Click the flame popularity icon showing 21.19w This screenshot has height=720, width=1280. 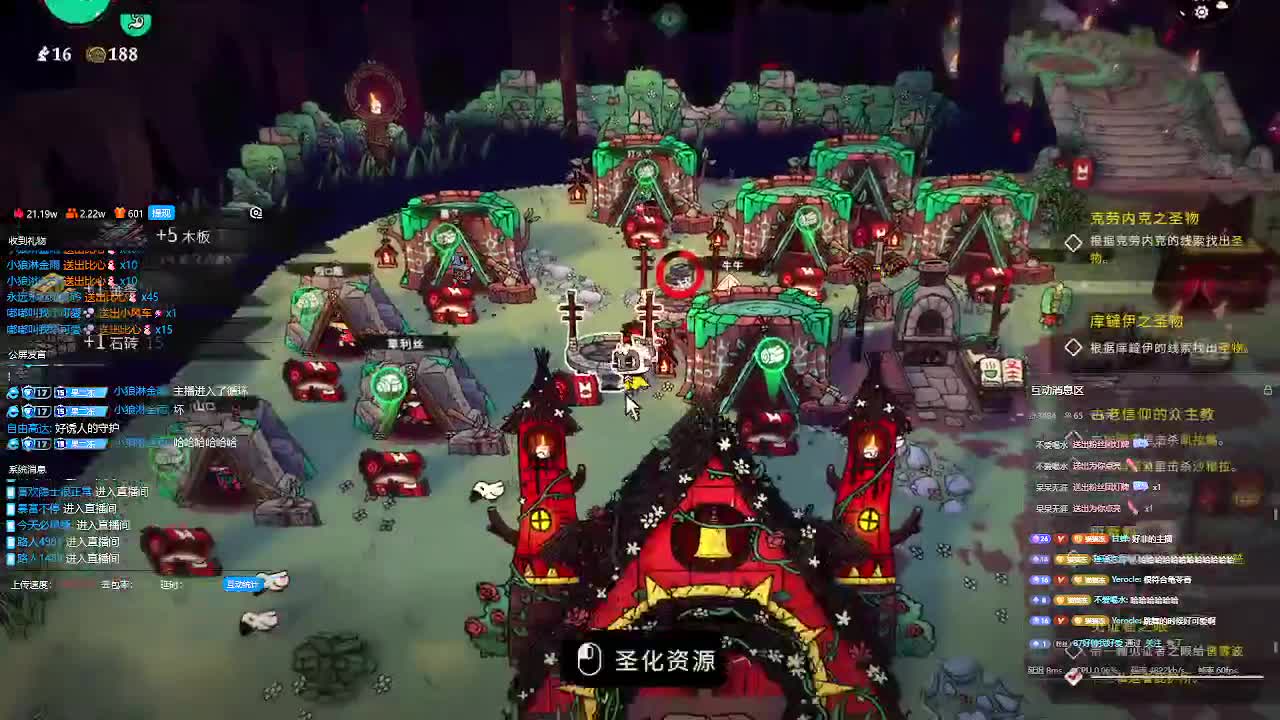pos(18,213)
